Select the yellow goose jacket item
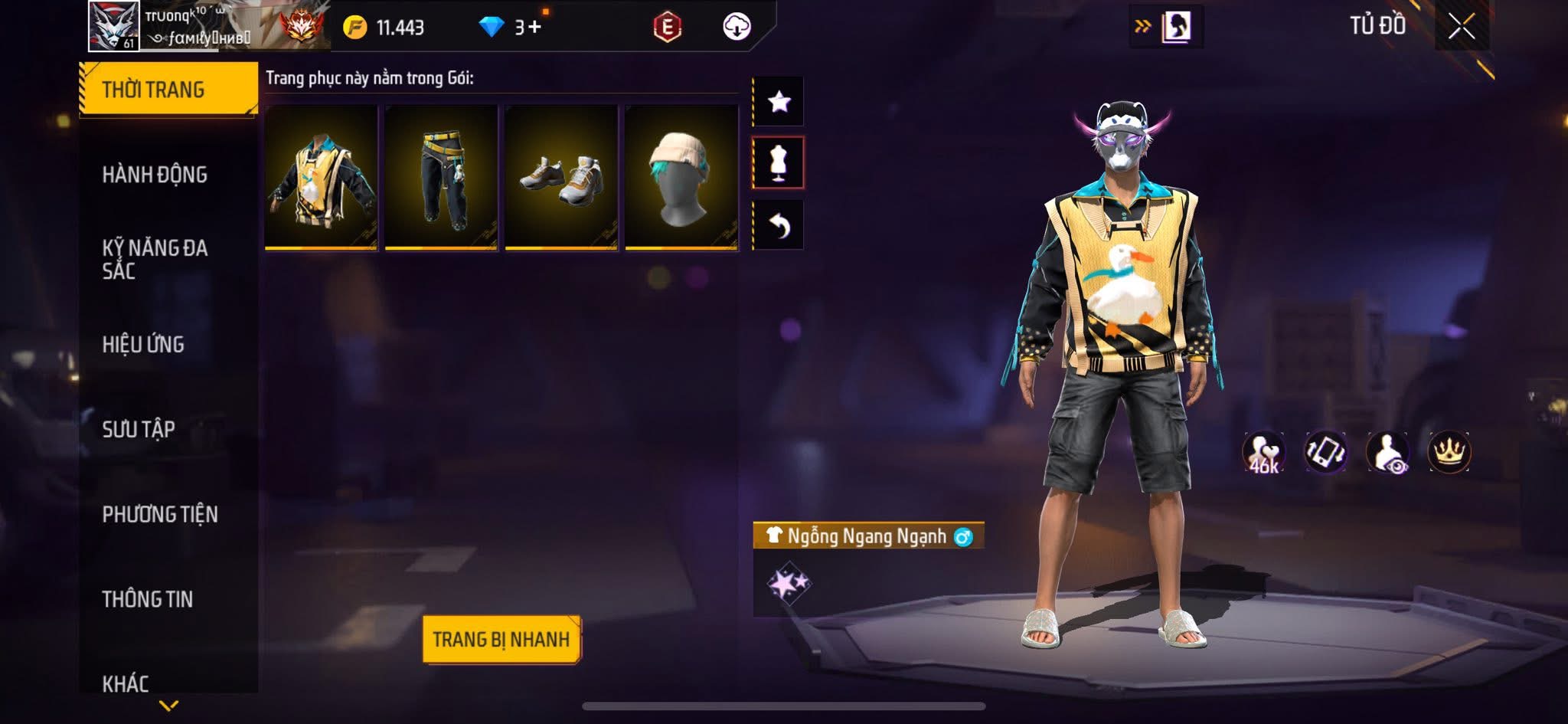Screen dimensions: 1568x724 pos(322,178)
